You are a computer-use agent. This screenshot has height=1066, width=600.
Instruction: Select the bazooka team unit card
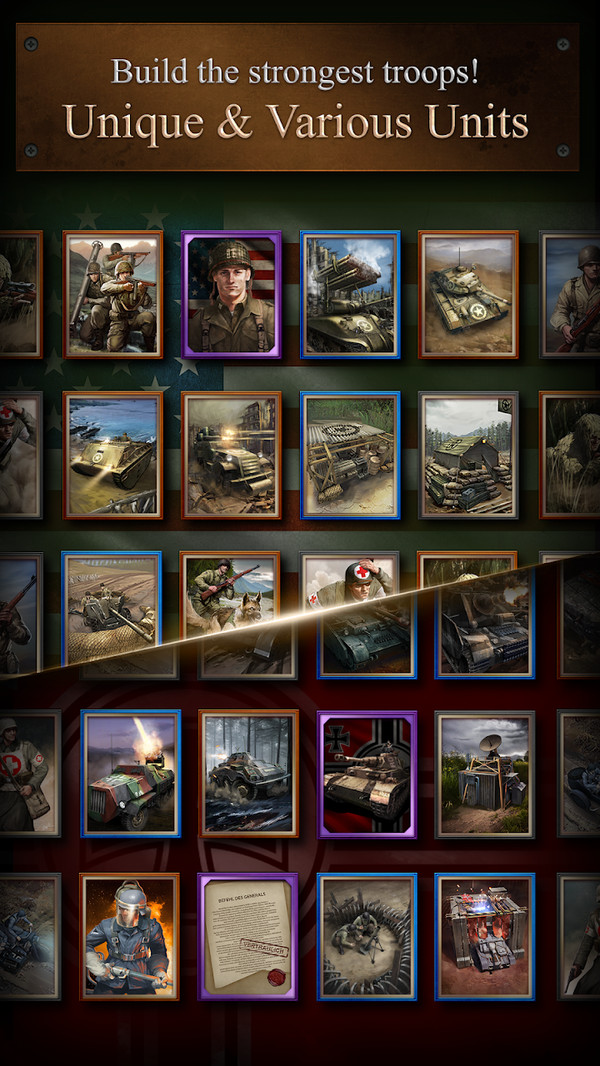point(112,294)
